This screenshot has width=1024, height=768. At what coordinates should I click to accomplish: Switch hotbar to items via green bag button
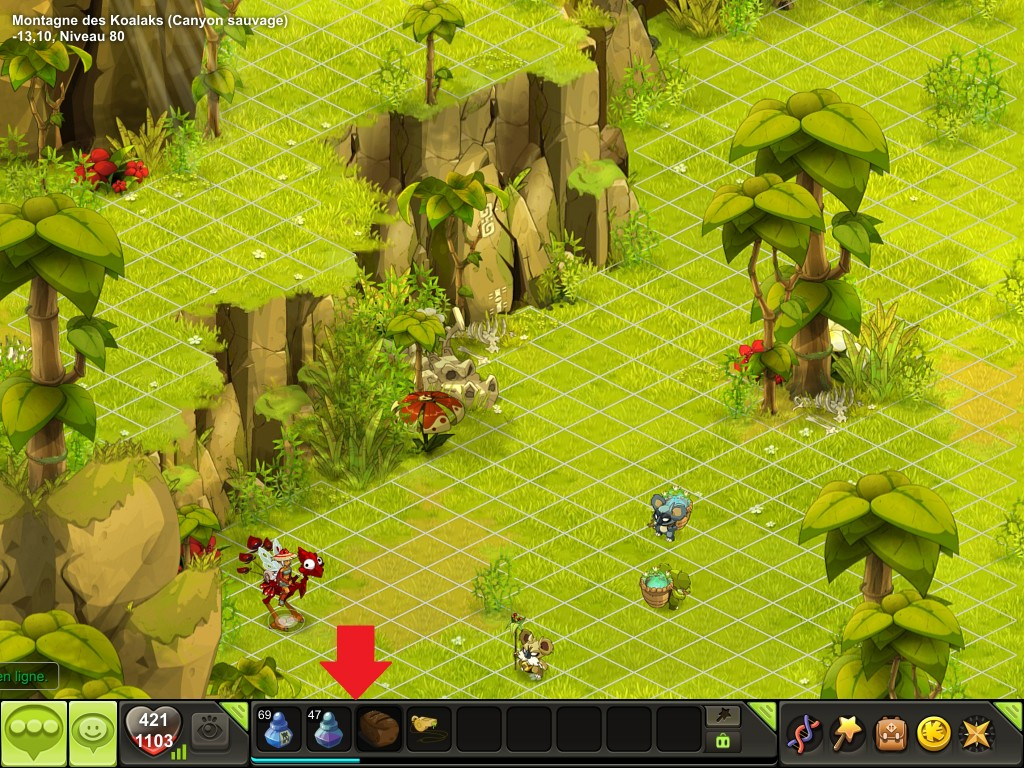(723, 741)
